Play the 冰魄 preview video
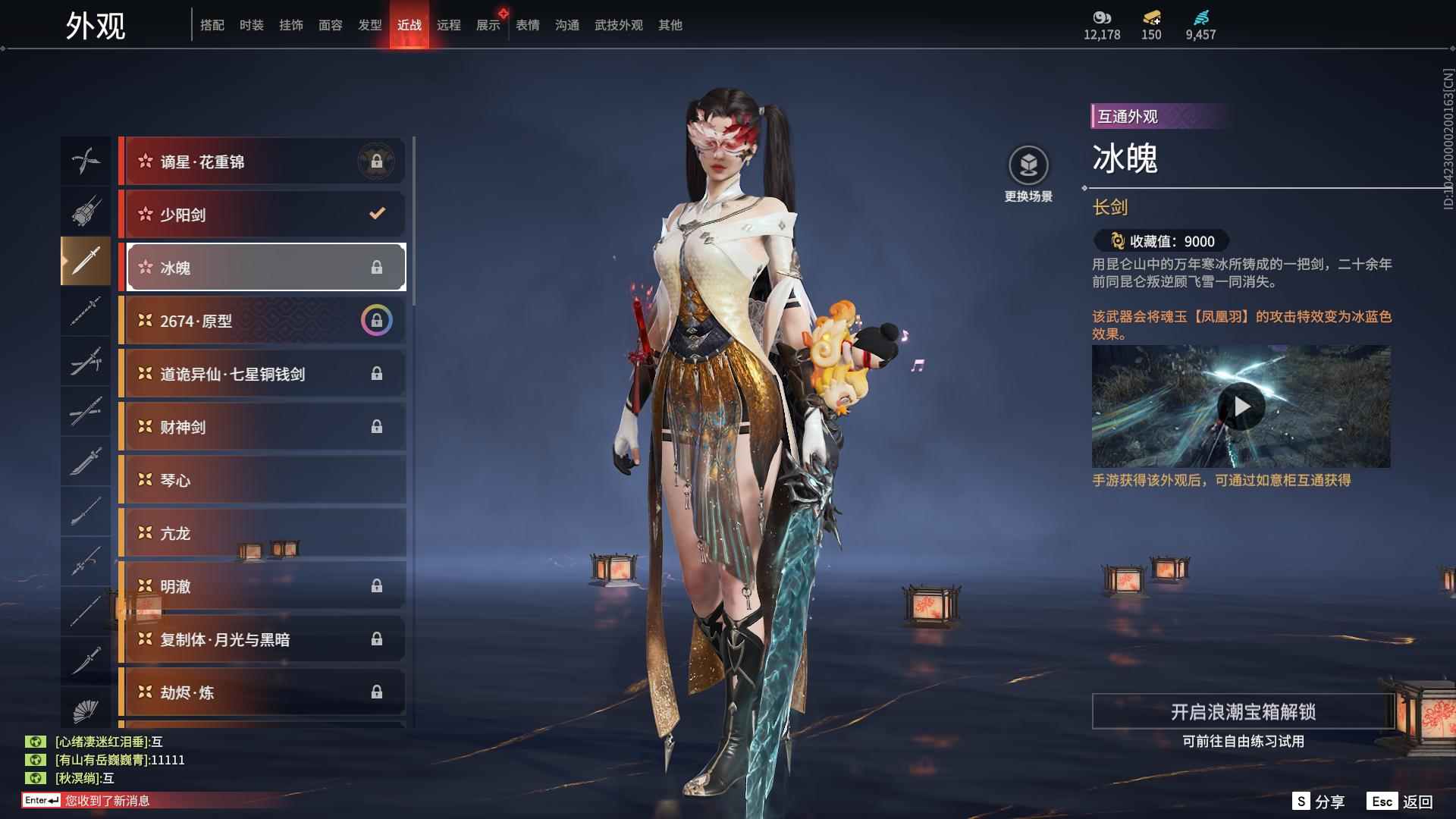This screenshot has height=819, width=1456. (1241, 407)
